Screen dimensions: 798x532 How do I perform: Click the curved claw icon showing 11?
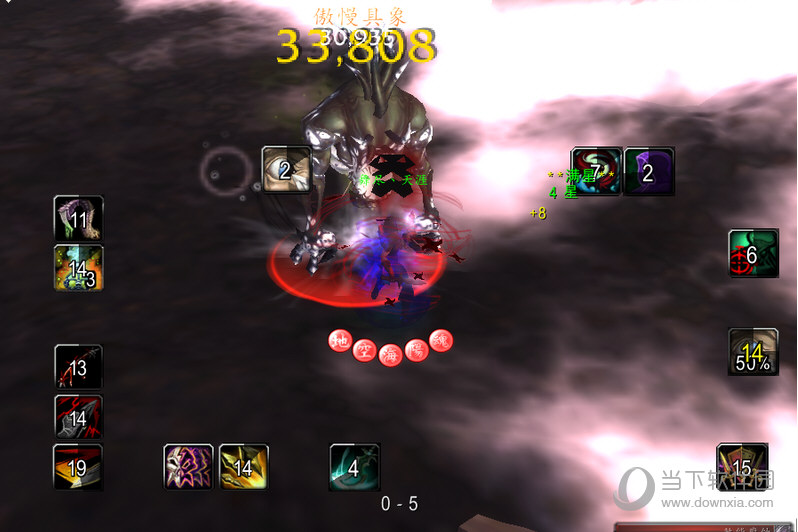click(78, 220)
